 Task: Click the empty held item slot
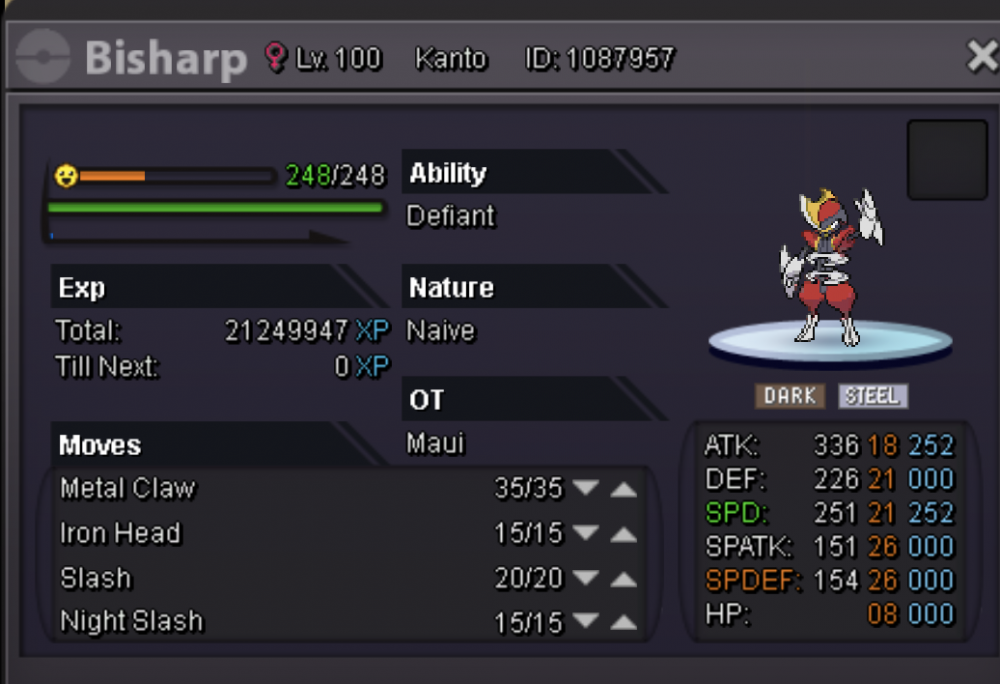(947, 160)
